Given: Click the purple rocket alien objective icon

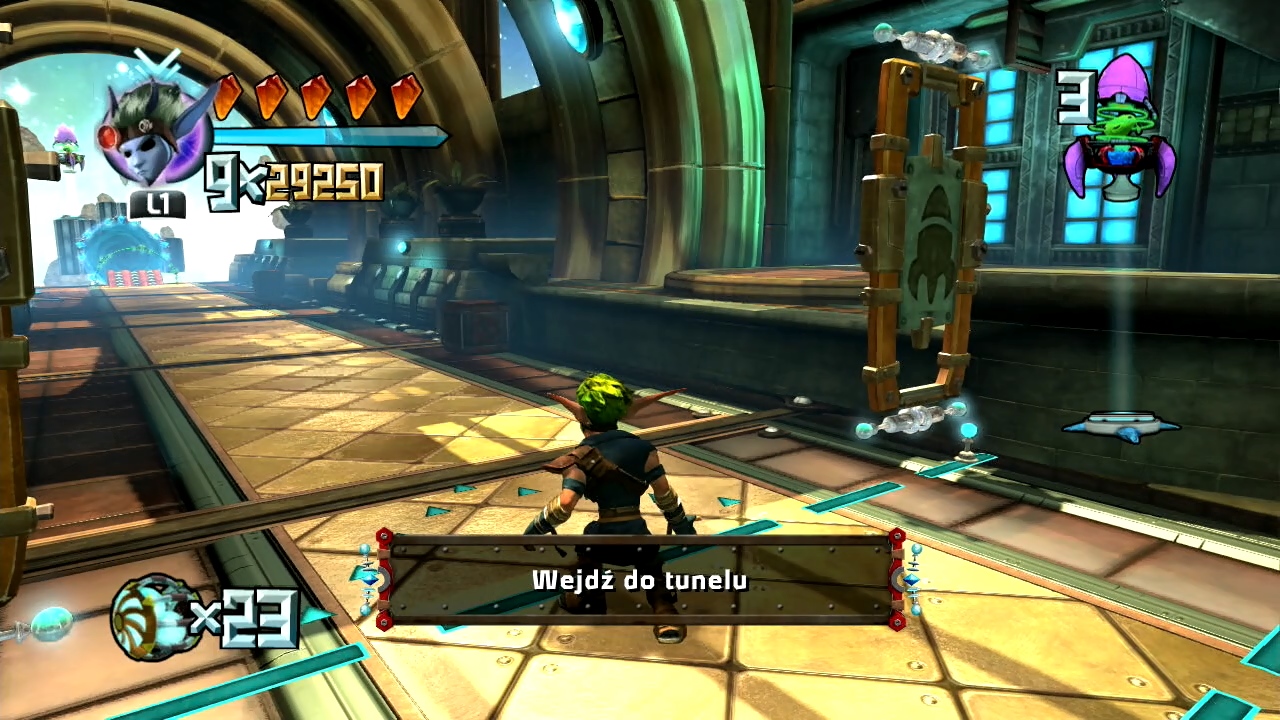Looking at the screenshot, I should (x=1119, y=129).
